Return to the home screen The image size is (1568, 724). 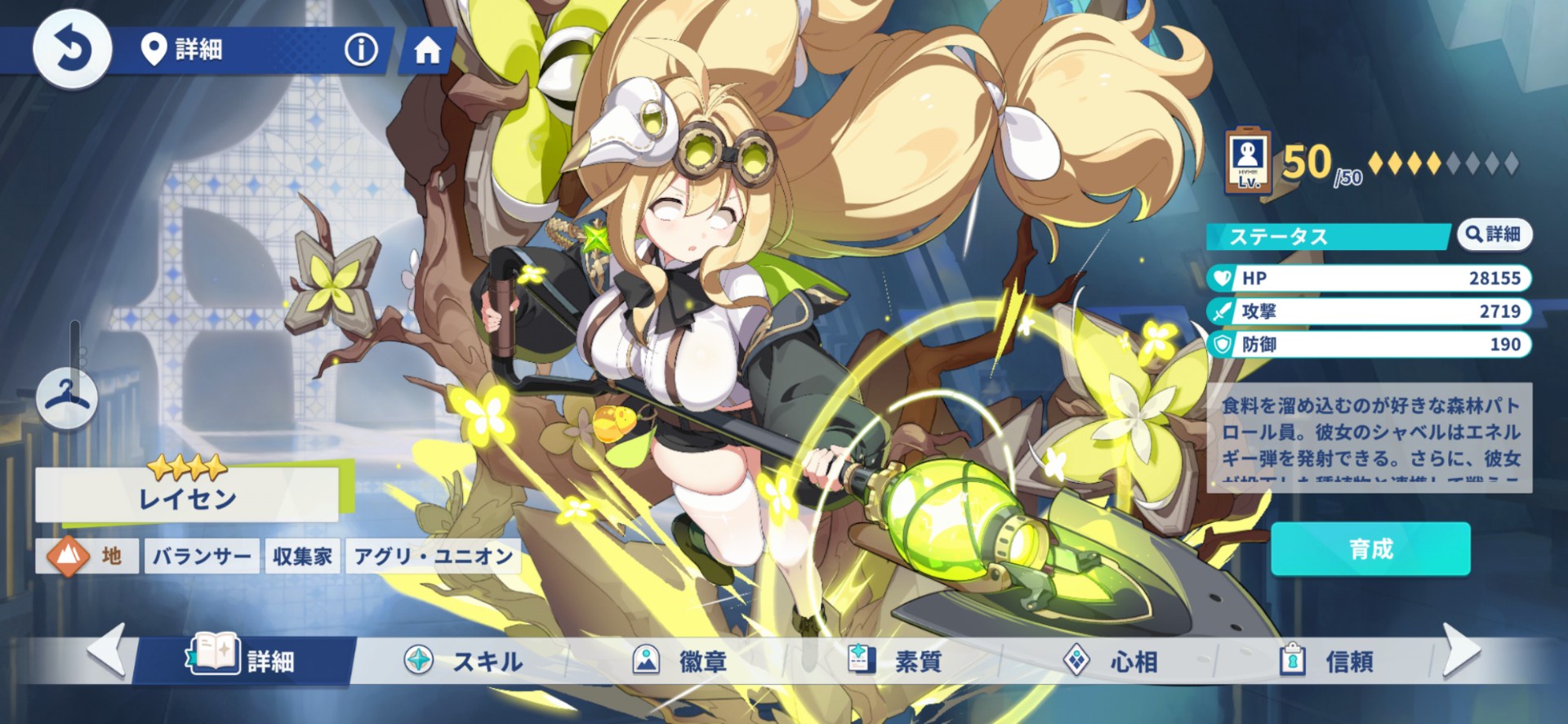(x=427, y=51)
